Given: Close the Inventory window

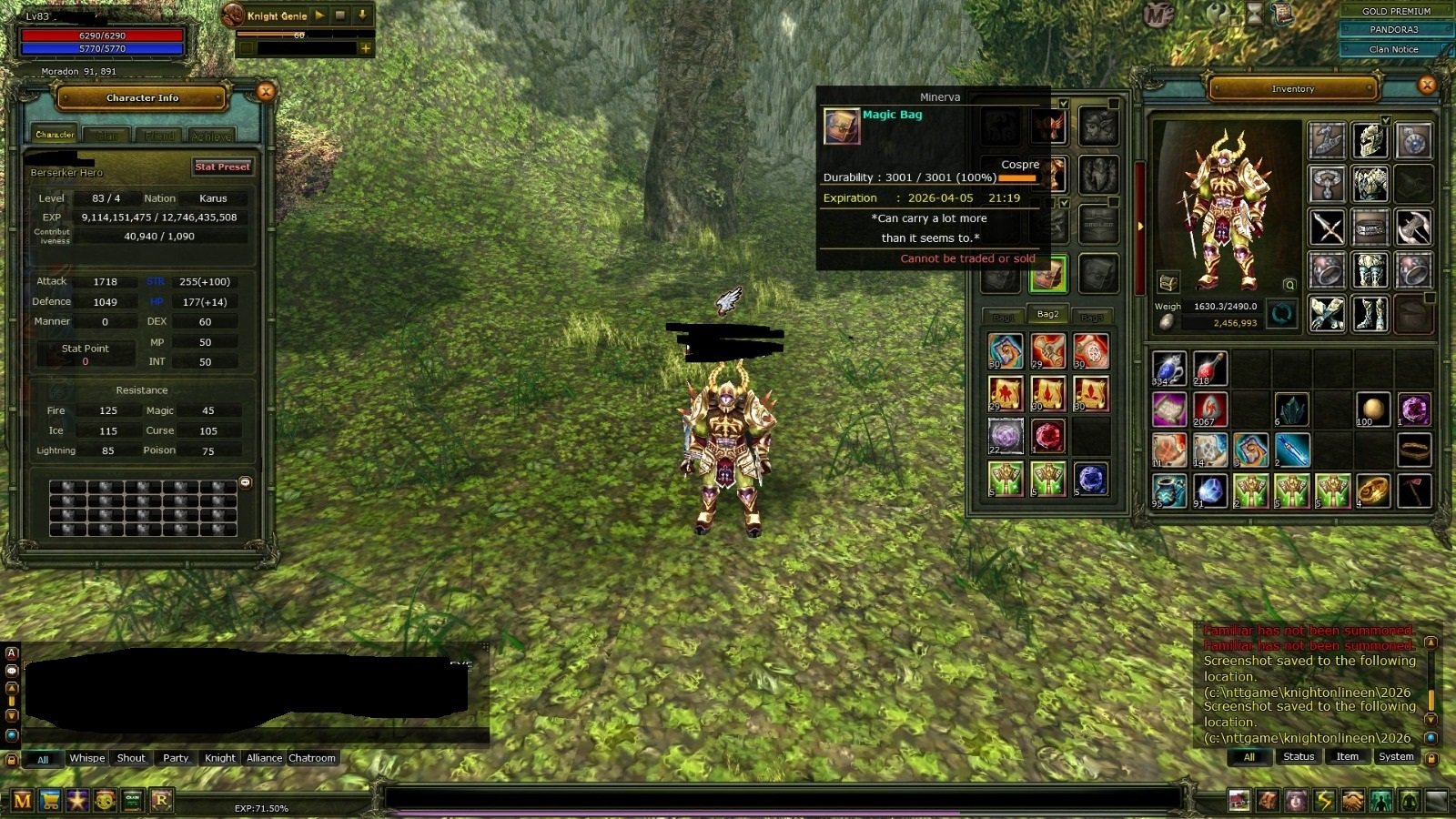Looking at the screenshot, I should [x=1426, y=86].
